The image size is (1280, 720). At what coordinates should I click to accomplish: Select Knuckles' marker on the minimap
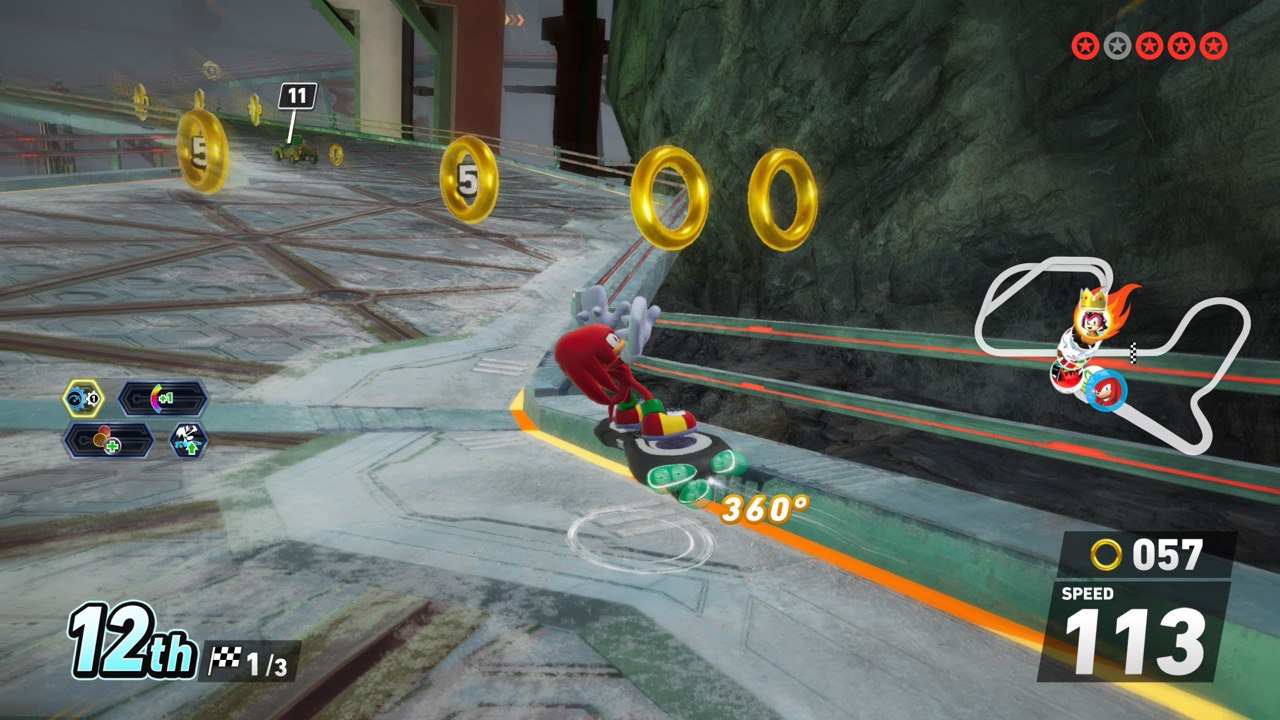tap(1105, 388)
